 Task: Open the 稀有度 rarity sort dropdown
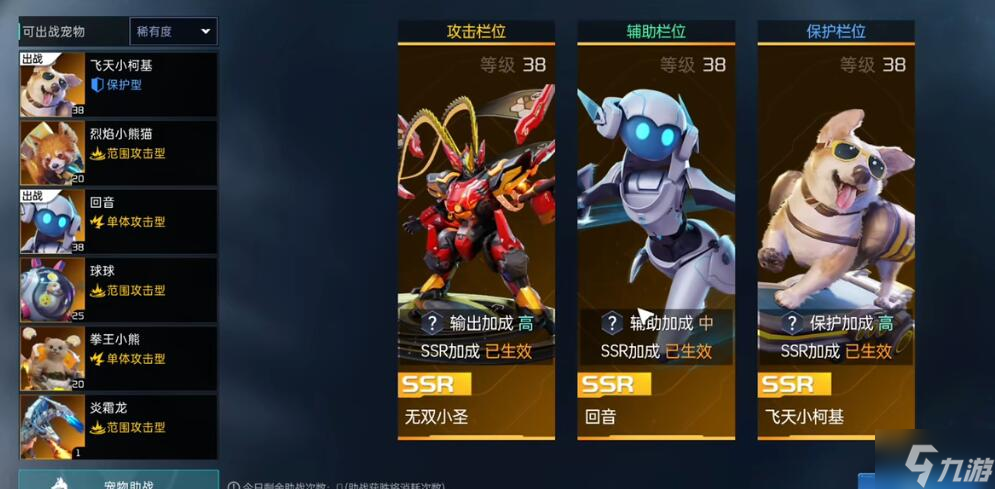click(x=173, y=31)
